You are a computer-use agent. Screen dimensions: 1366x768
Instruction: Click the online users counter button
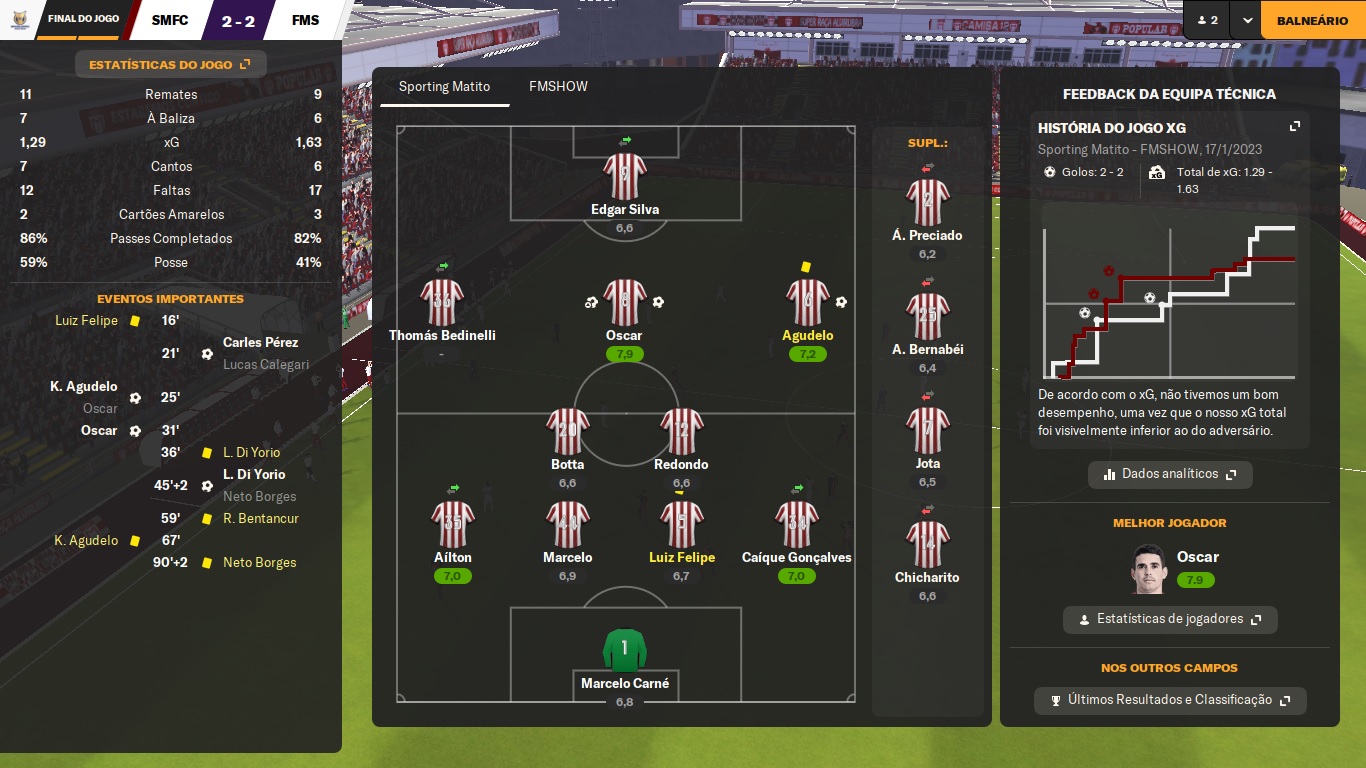coord(1207,20)
